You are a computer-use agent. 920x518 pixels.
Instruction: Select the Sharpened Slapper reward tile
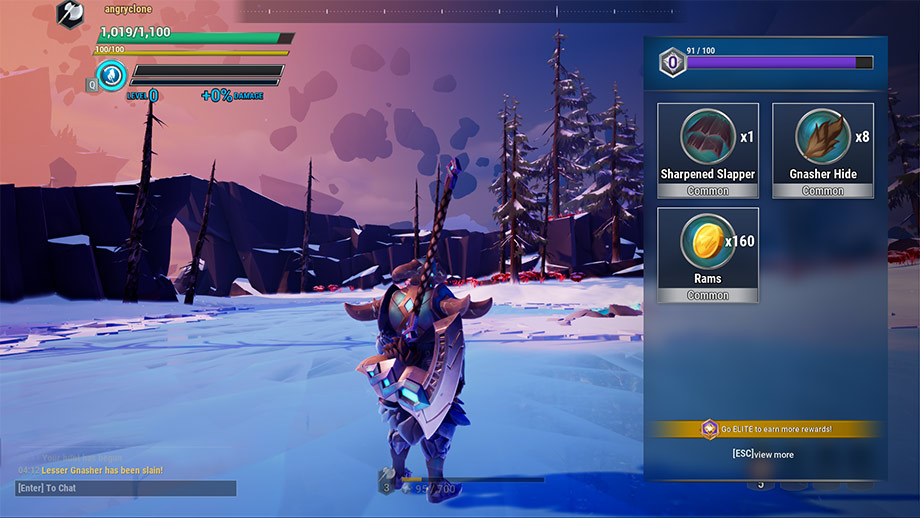[707, 150]
